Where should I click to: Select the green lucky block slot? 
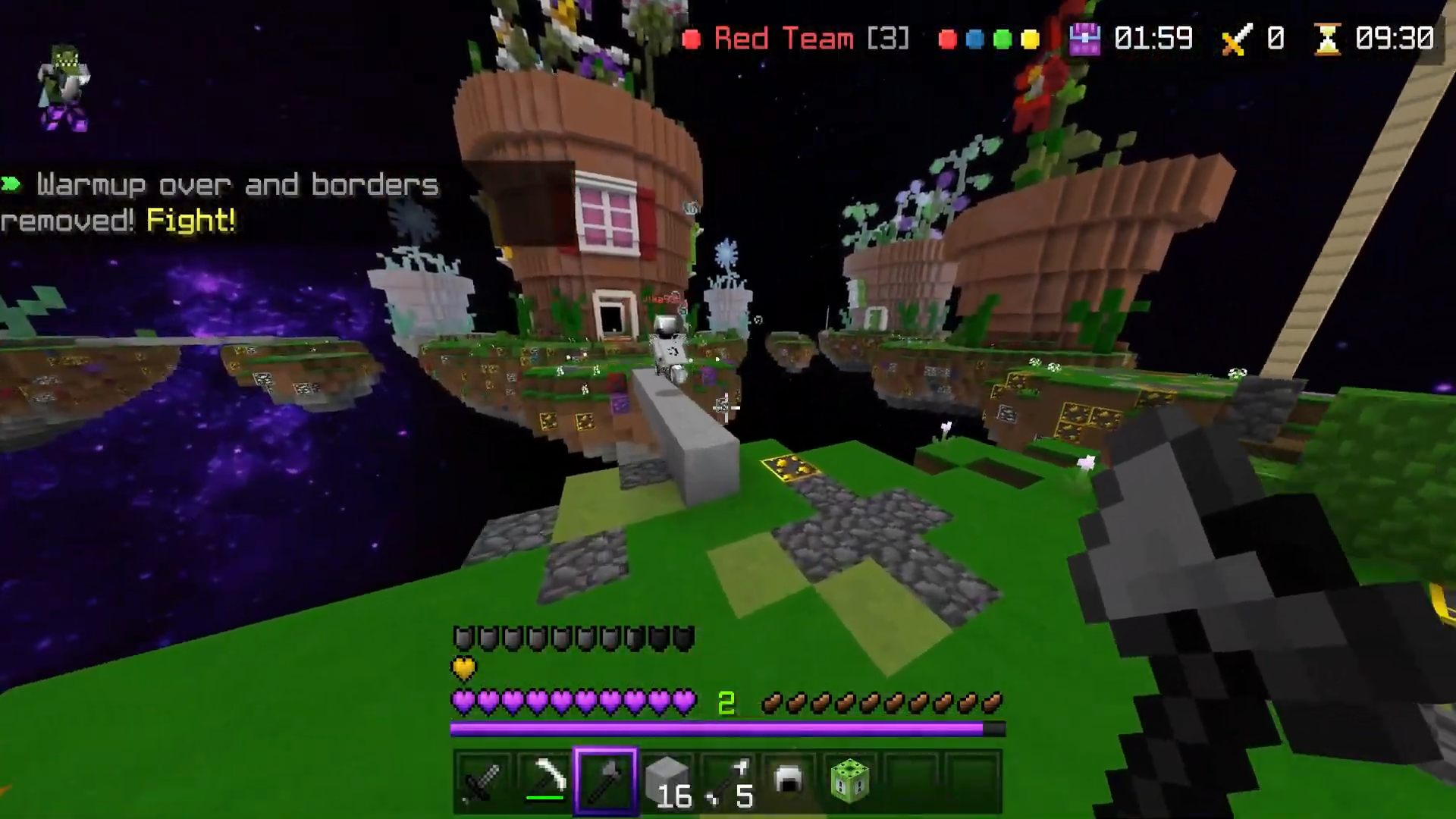(849, 781)
